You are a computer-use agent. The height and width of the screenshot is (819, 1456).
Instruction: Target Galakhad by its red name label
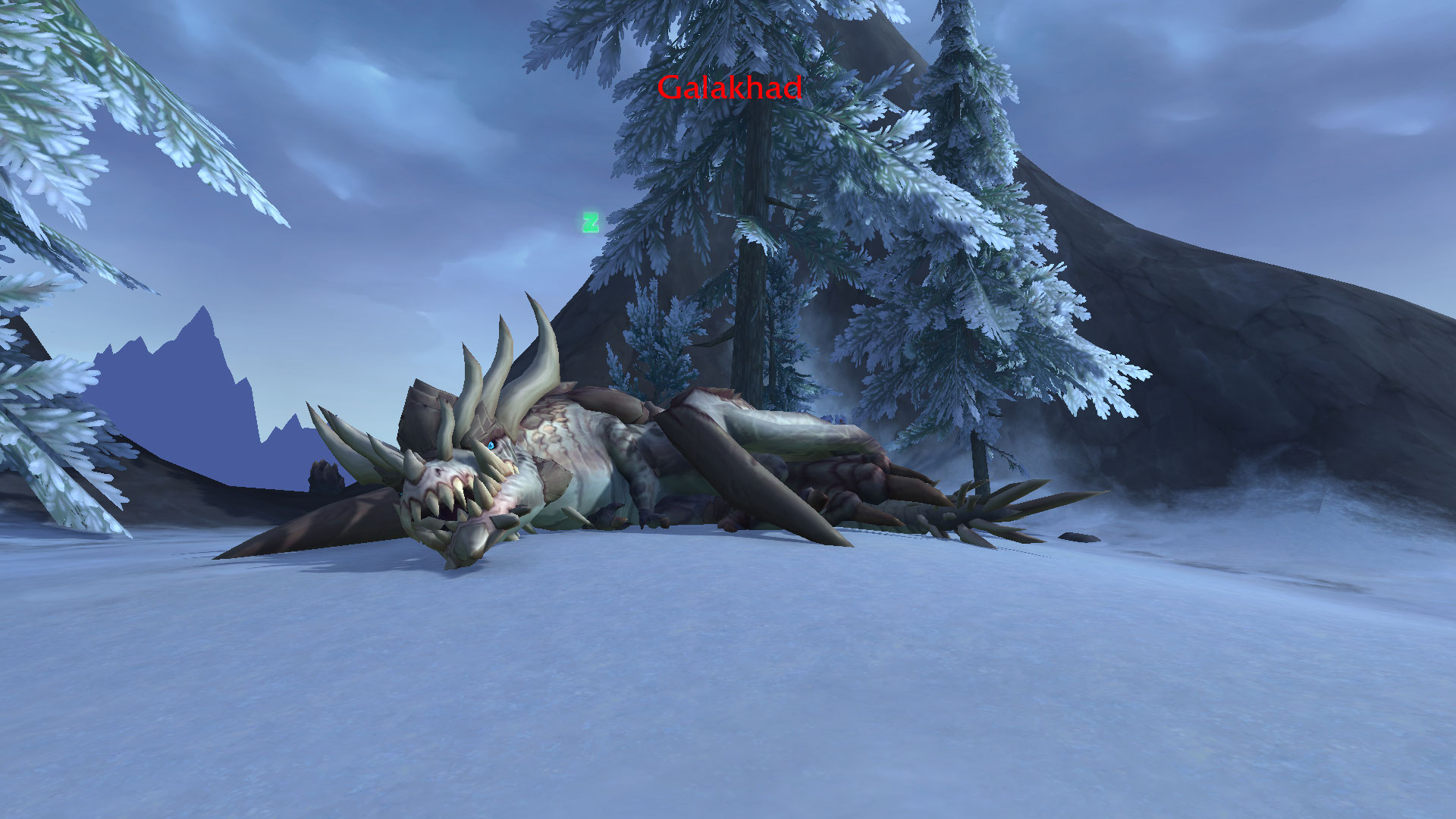click(x=729, y=88)
